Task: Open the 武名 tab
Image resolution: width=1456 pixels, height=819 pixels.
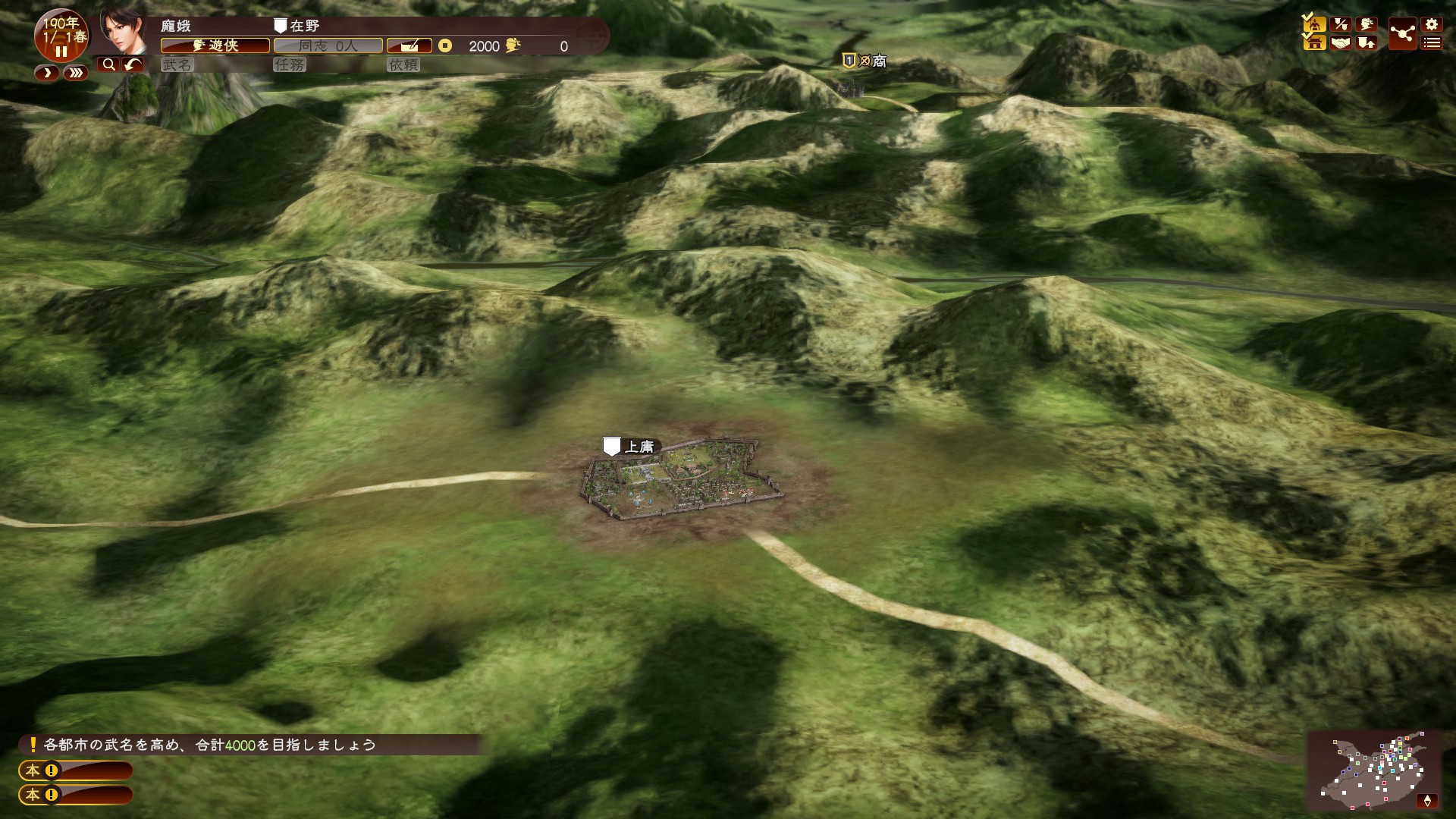Action: pyautogui.click(x=177, y=65)
